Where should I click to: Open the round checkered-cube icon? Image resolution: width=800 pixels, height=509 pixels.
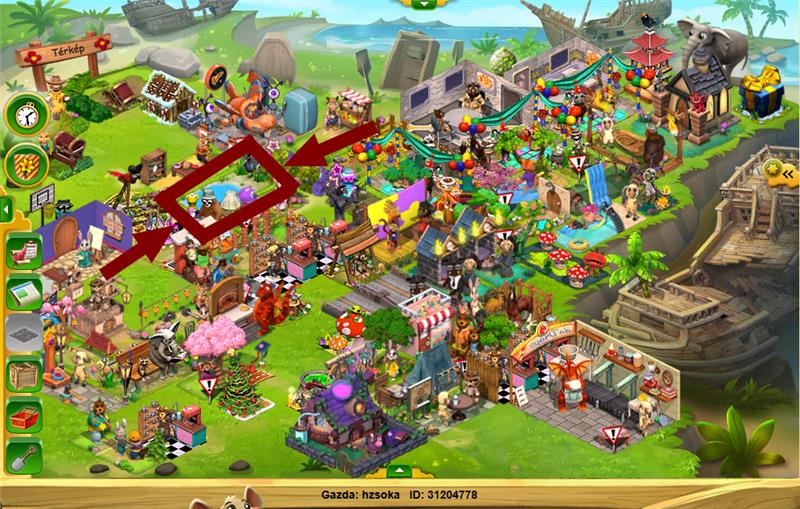26,165
